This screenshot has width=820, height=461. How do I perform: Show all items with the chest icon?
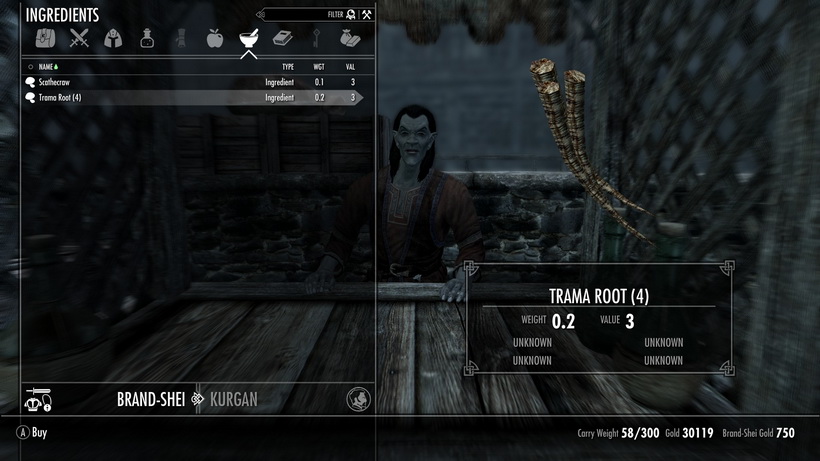coord(46,39)
